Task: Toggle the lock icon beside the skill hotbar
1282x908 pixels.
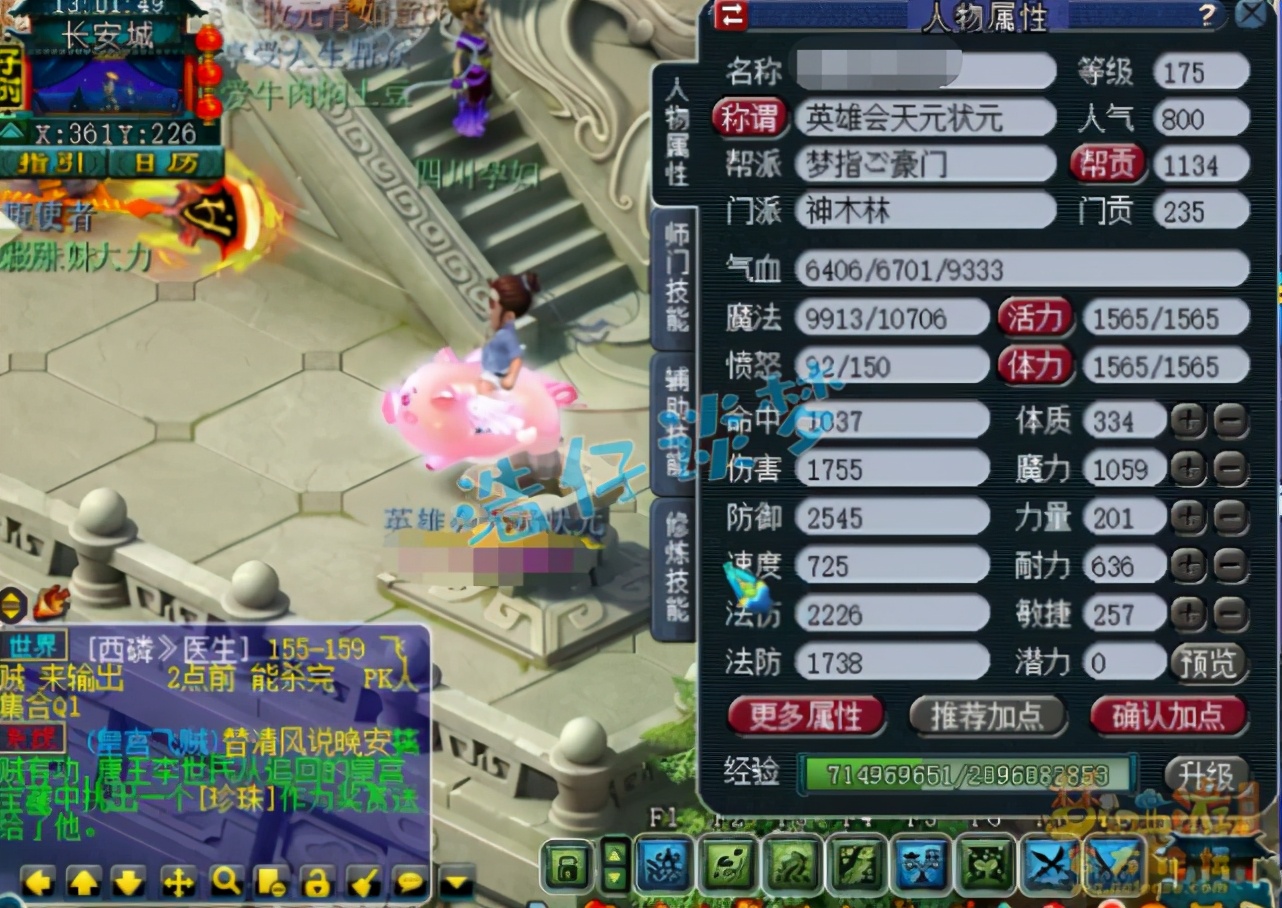Action: [x=567, y=863]
